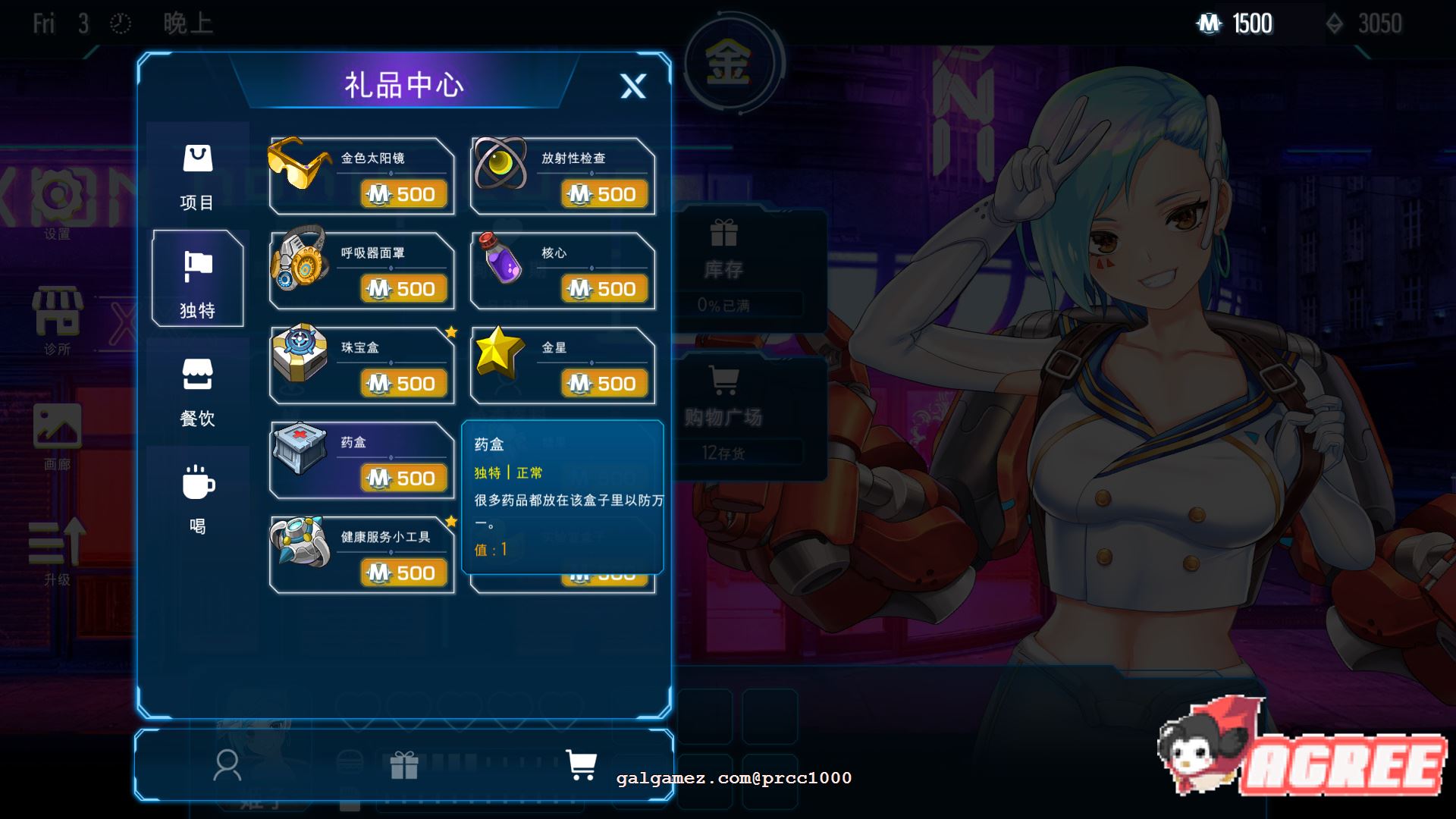Select the 喝 drinks category

click(x=199, y=499)
